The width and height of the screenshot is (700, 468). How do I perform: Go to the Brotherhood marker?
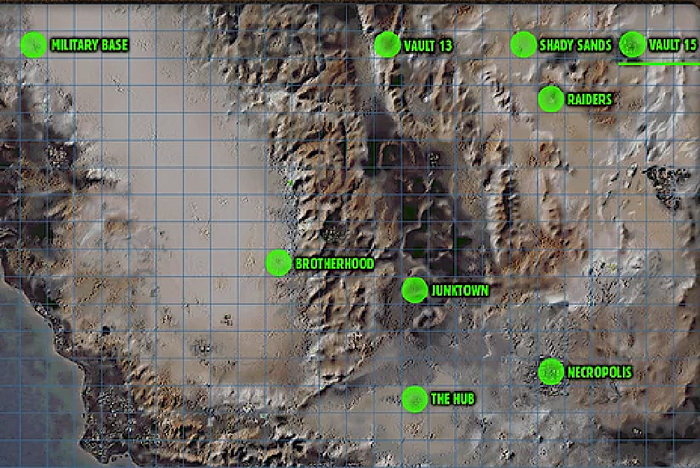click(x=279, y=263)
